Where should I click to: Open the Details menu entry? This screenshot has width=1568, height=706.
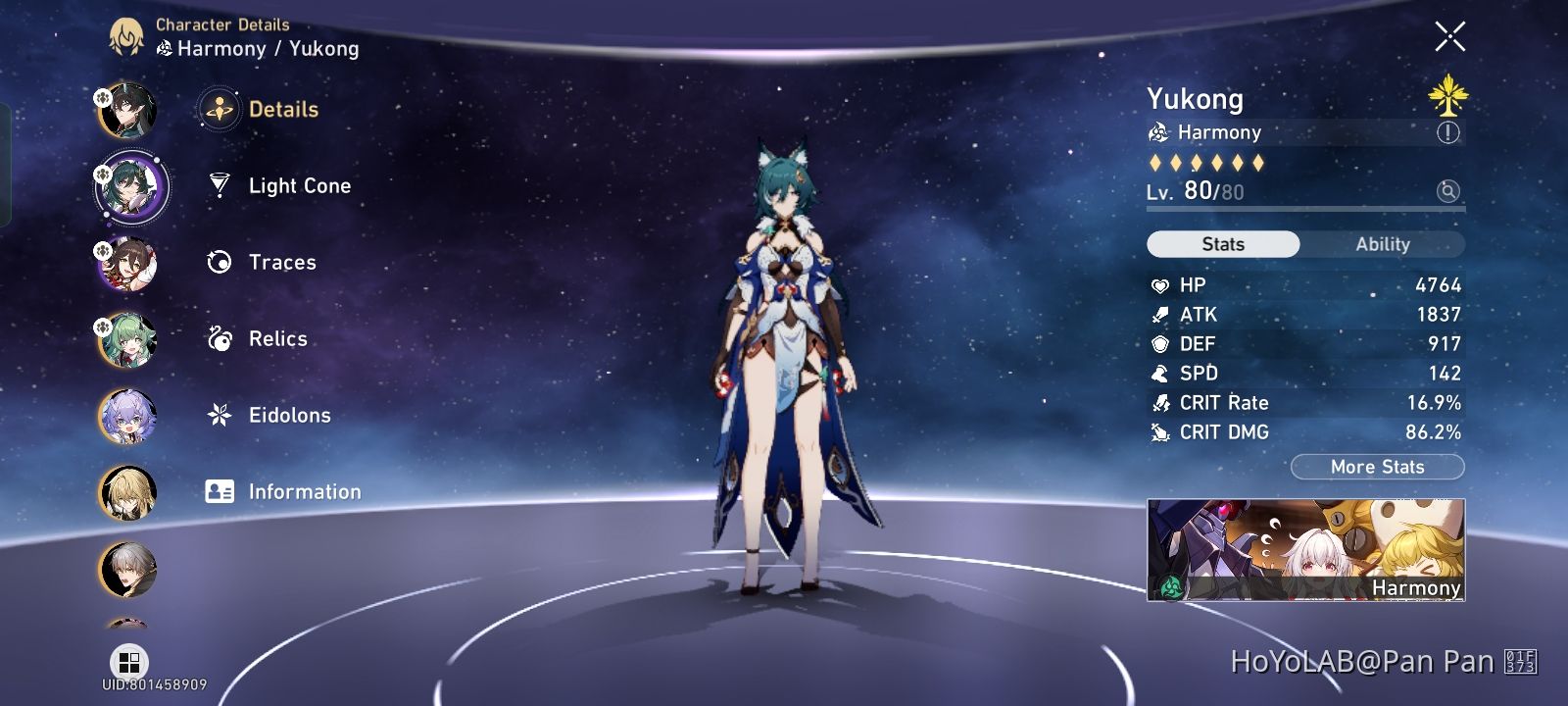click(283, 109)
